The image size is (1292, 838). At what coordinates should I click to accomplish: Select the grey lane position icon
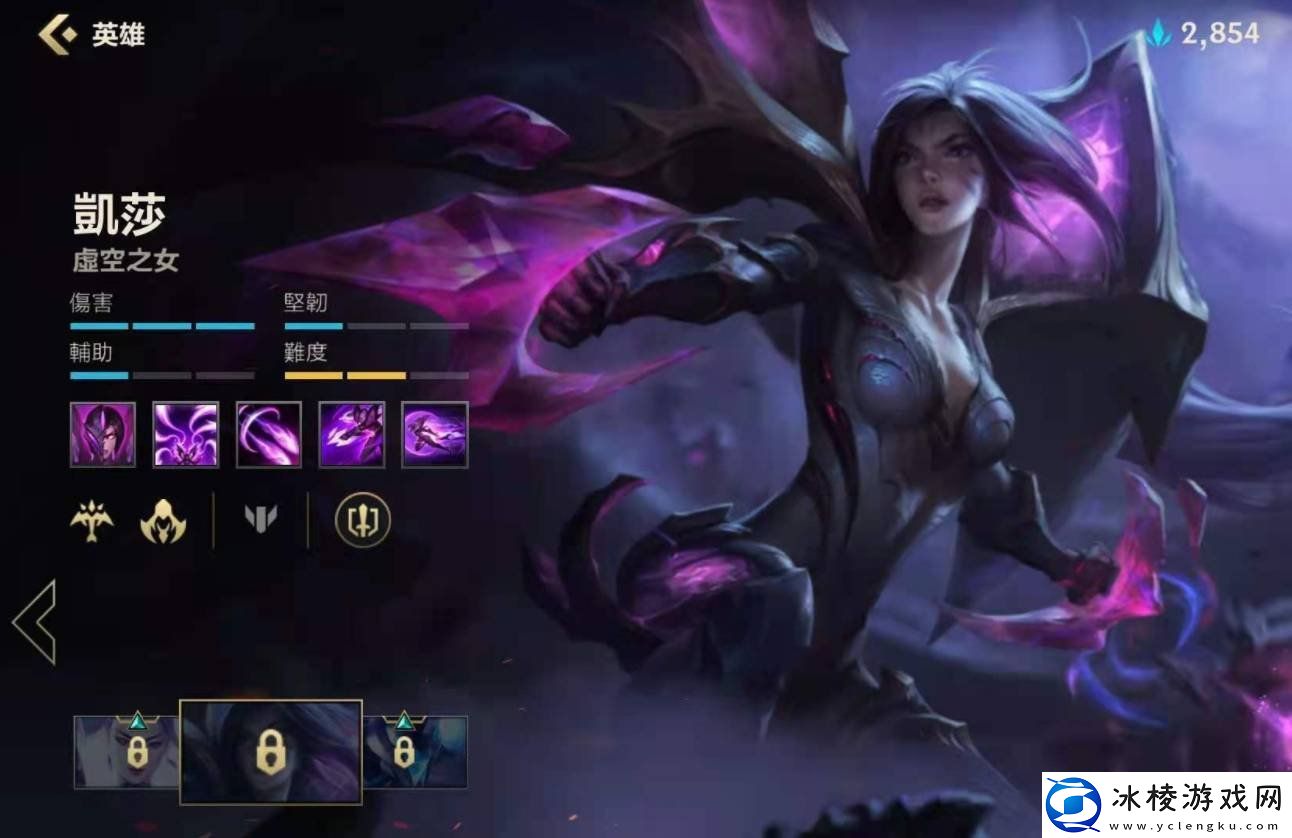point(261,518)
